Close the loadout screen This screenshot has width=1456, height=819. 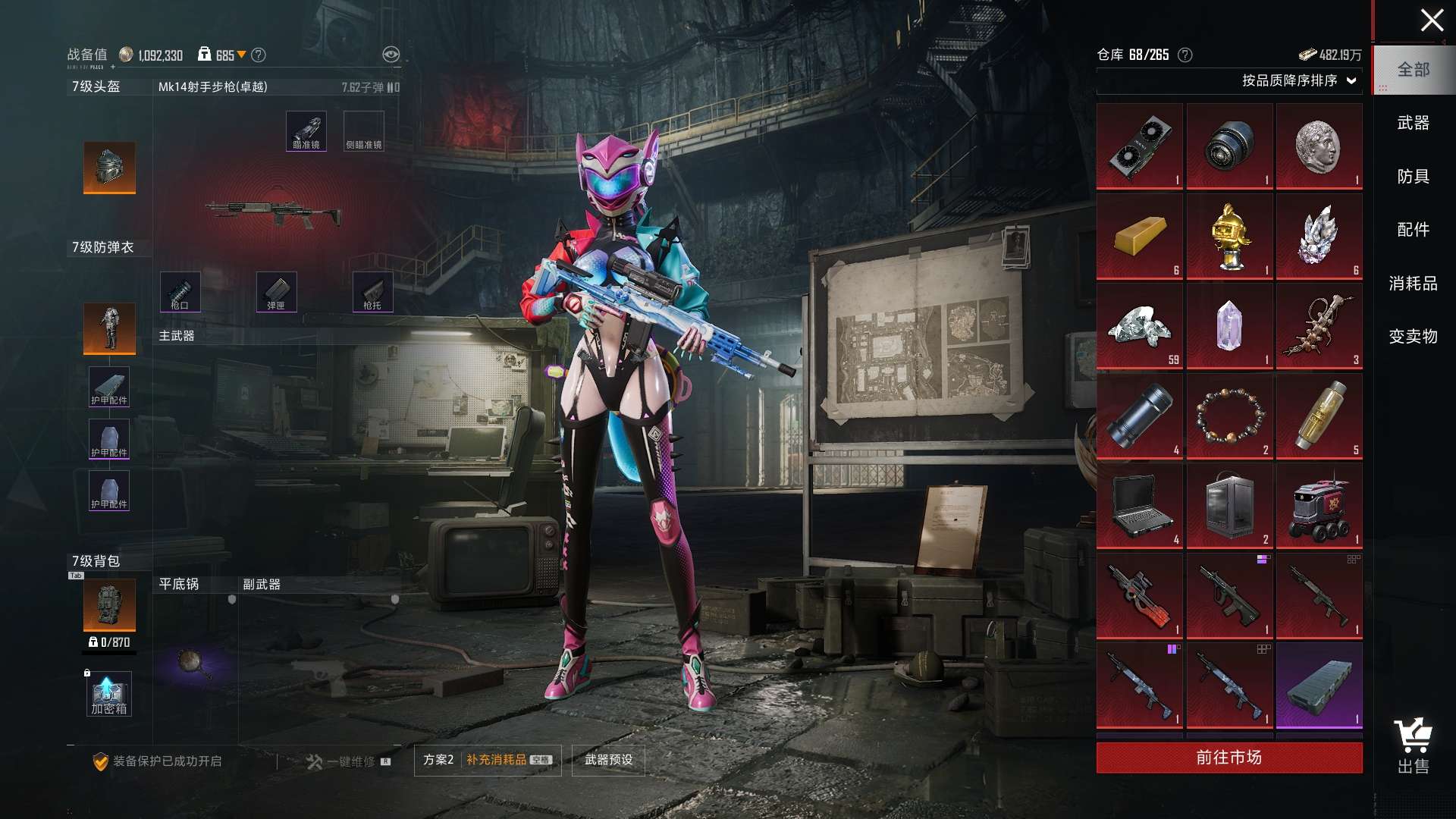1431,20
